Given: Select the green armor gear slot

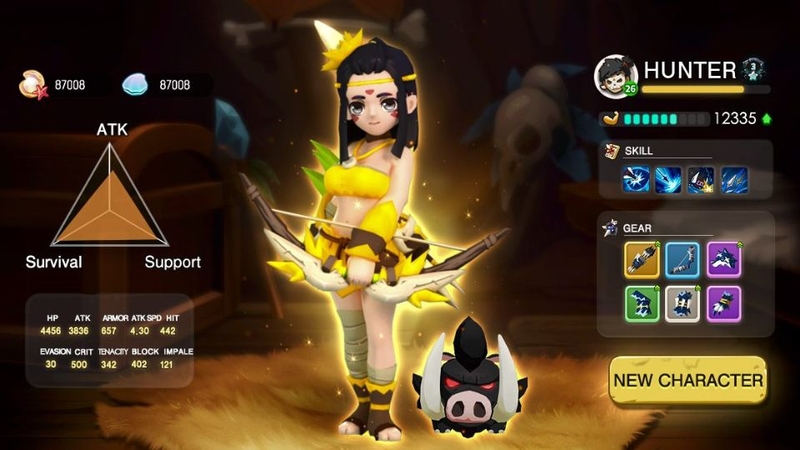Looking at the screenshot, I should 642,303.
